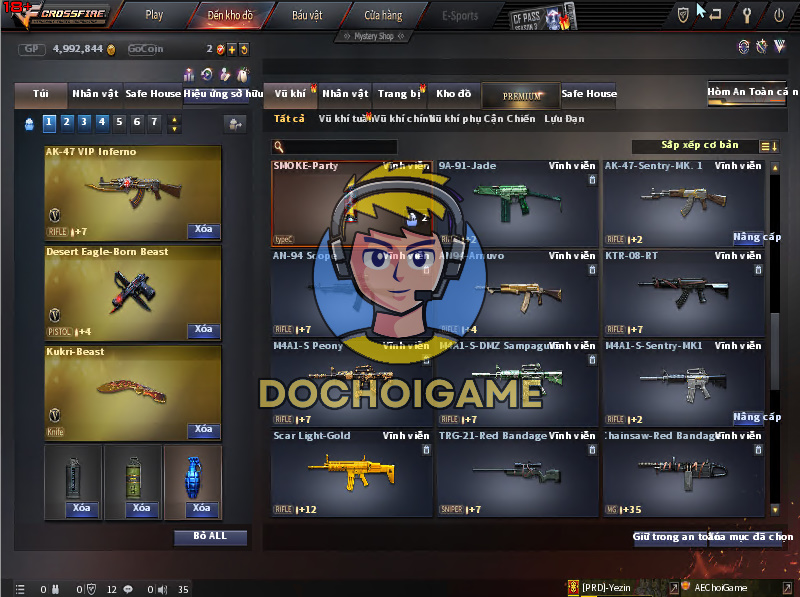Switch to the Trang bị tab
This screenshot has width=800, height=597.
tap(399, 94)
